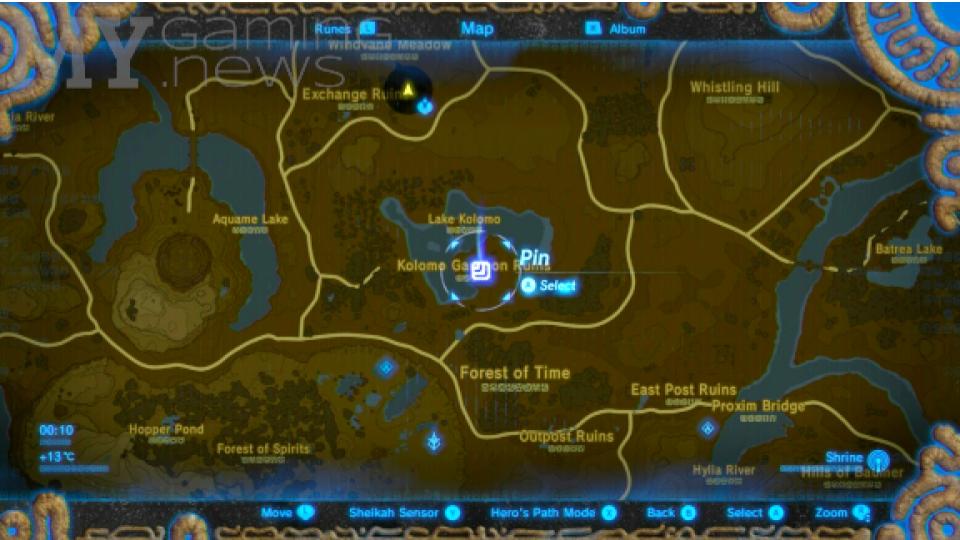The width and height of the screenshot is (960, 540).
Task: Choose the shrine marker west of Forest of Time
Action: (387, 369)
